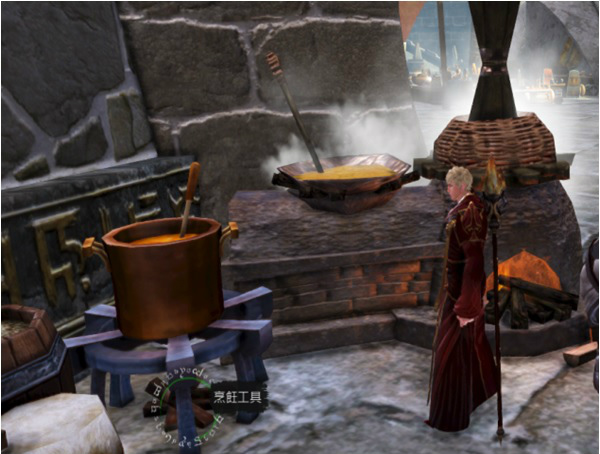The height and width of the screenshot is (454, 600).
Task: Select the 烹飪工具 interaction ring marker
Action: tap(180, 402)
